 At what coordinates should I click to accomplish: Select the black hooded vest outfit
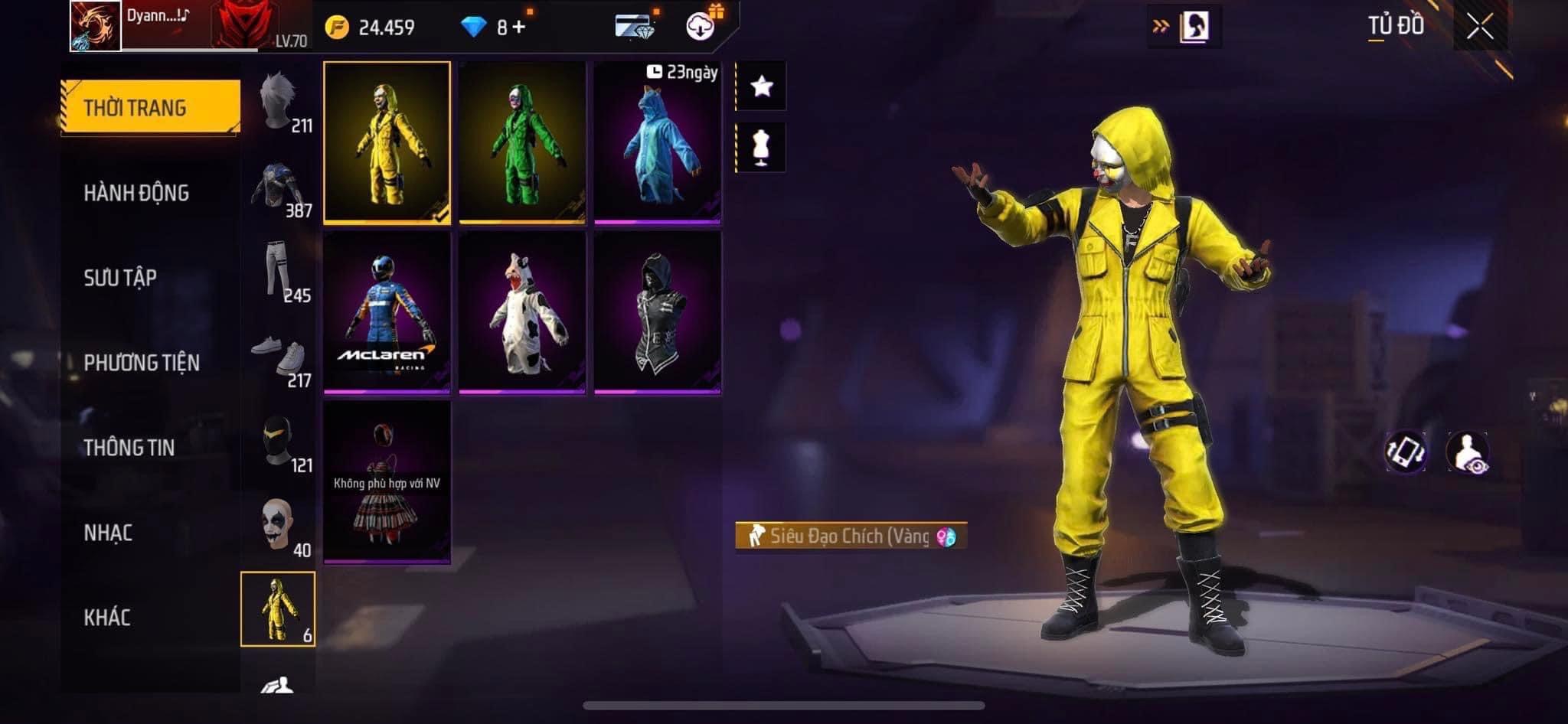click(658, 312)
